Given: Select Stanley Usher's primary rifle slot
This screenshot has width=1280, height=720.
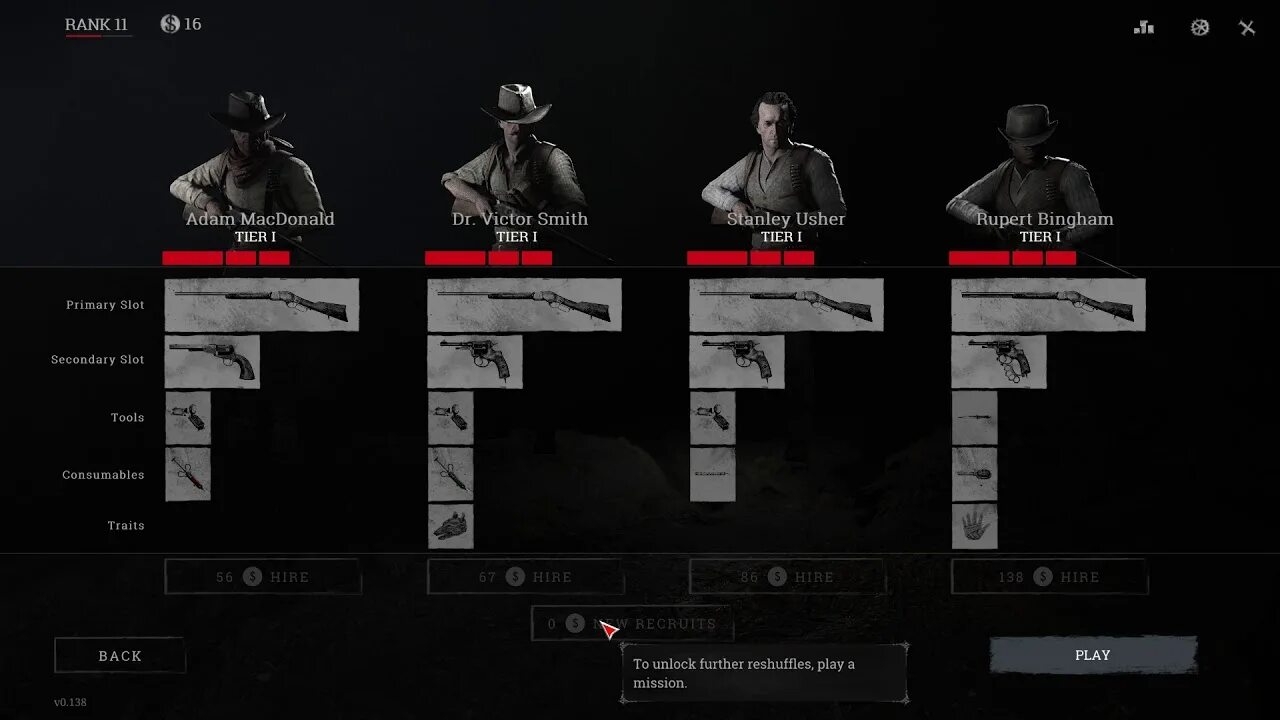Looking at the screenshot, I should (786, 305).
